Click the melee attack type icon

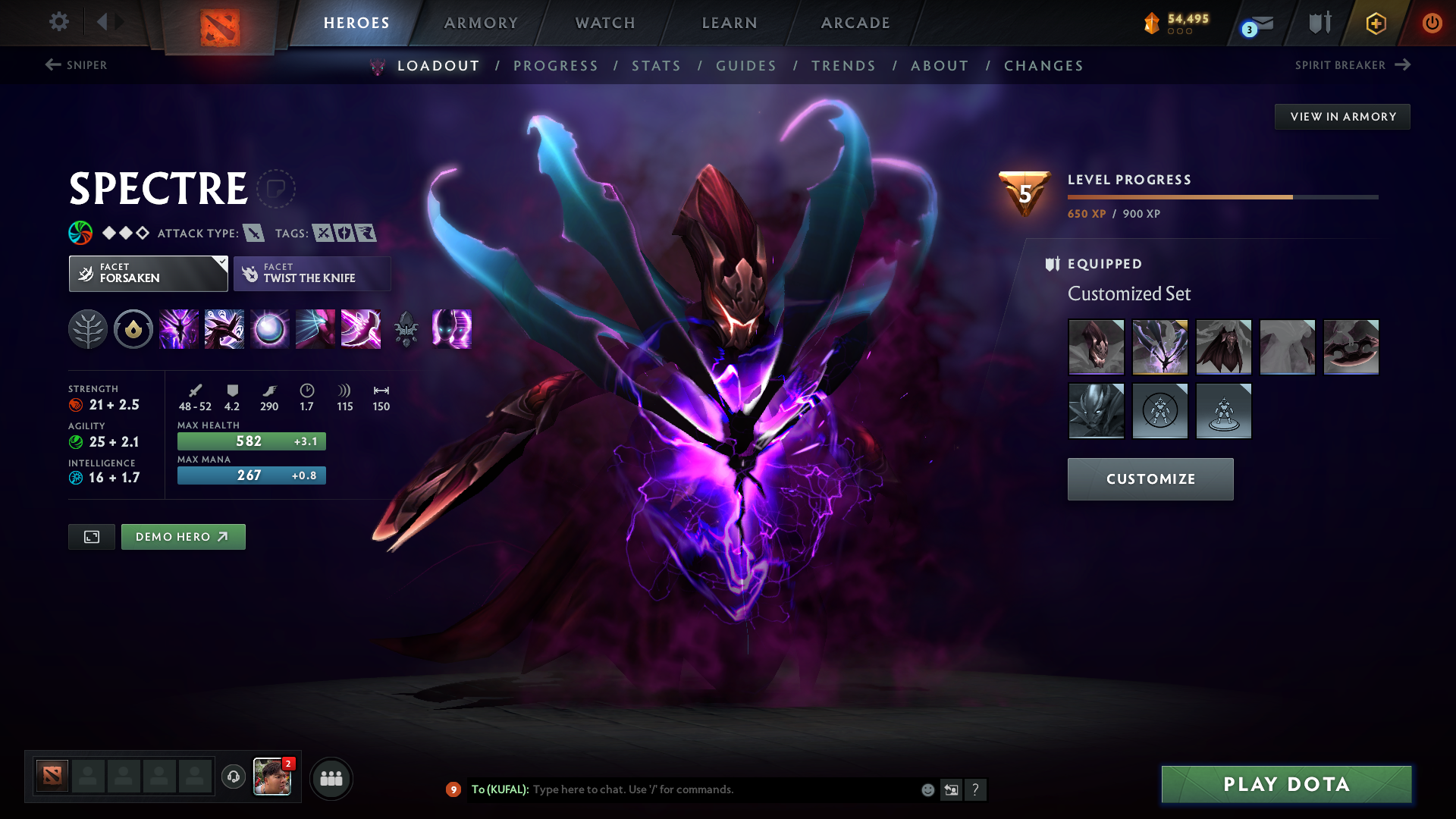point(253,234)
